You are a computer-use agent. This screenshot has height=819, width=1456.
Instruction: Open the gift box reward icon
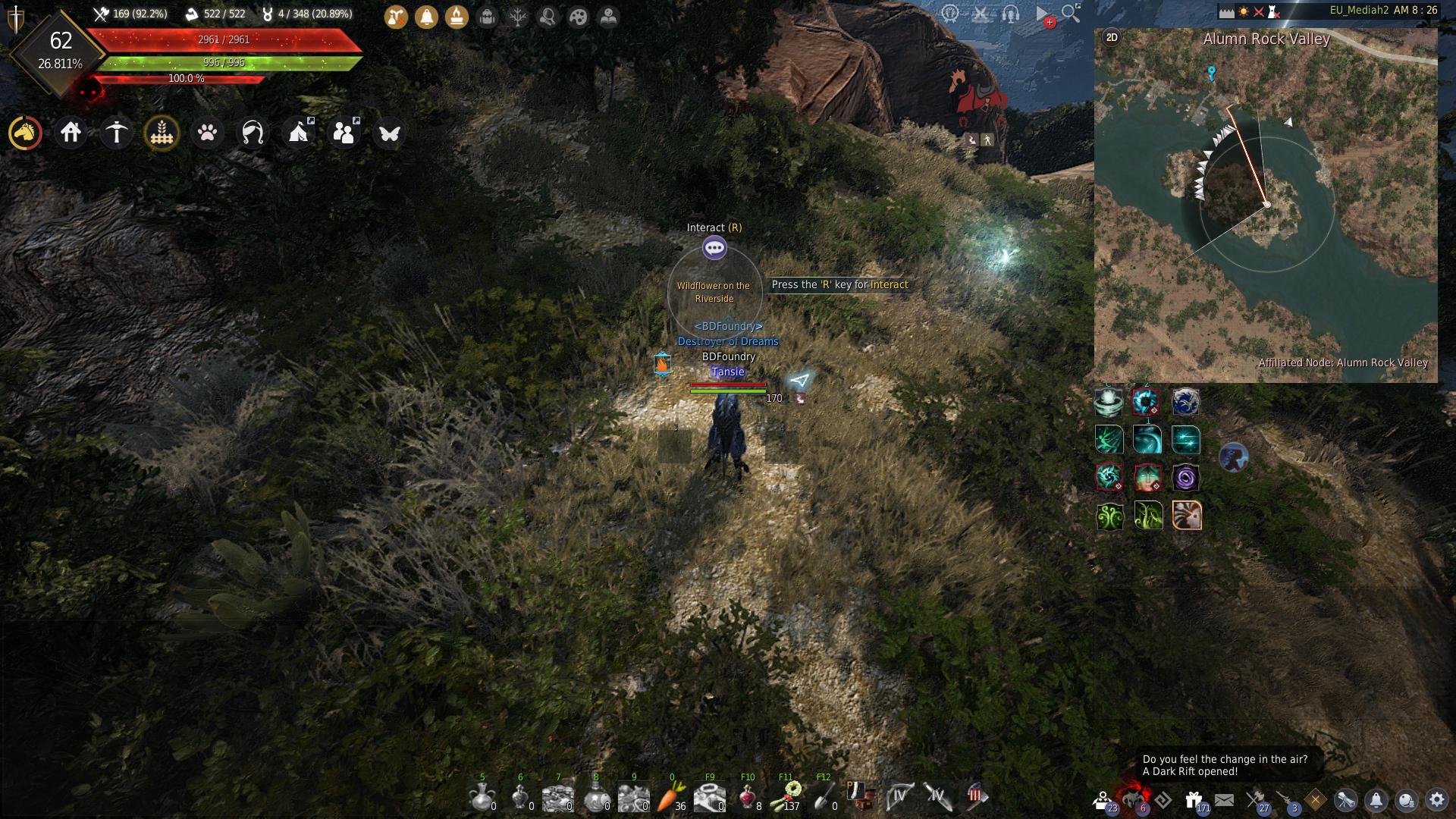coord(1194,799)
